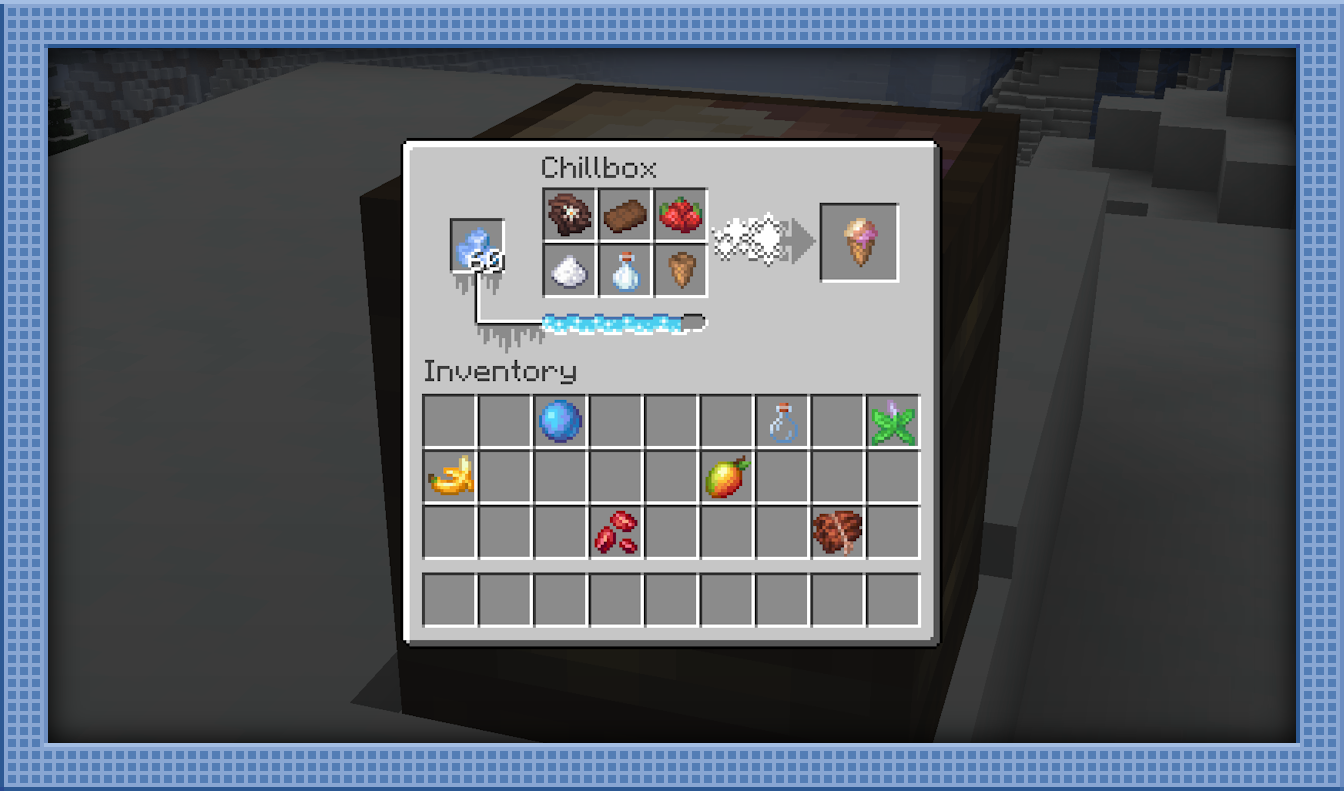Select the blue ball in the inventory
The image size is (1344, 791).
560,421
